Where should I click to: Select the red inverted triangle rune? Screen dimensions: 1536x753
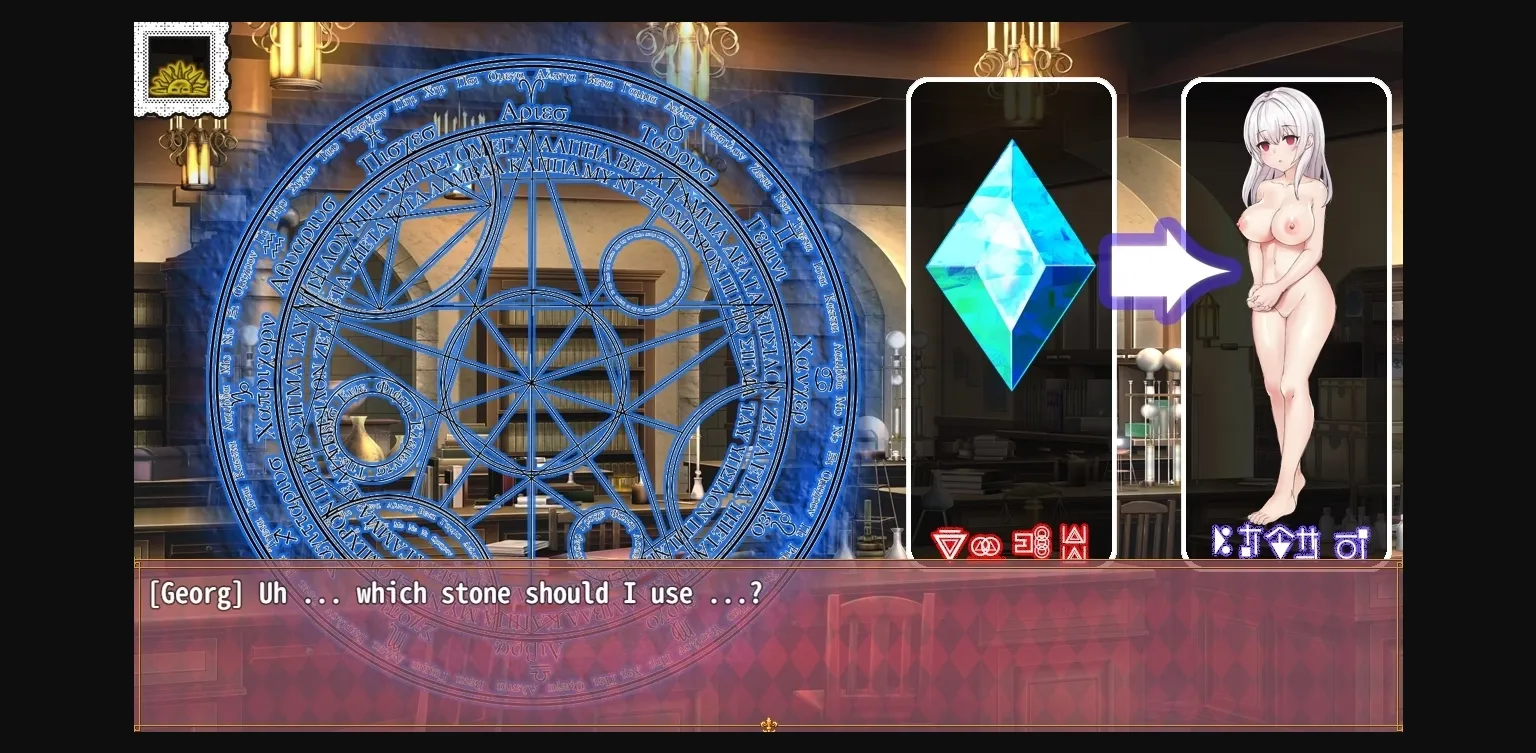pos(948,543)
